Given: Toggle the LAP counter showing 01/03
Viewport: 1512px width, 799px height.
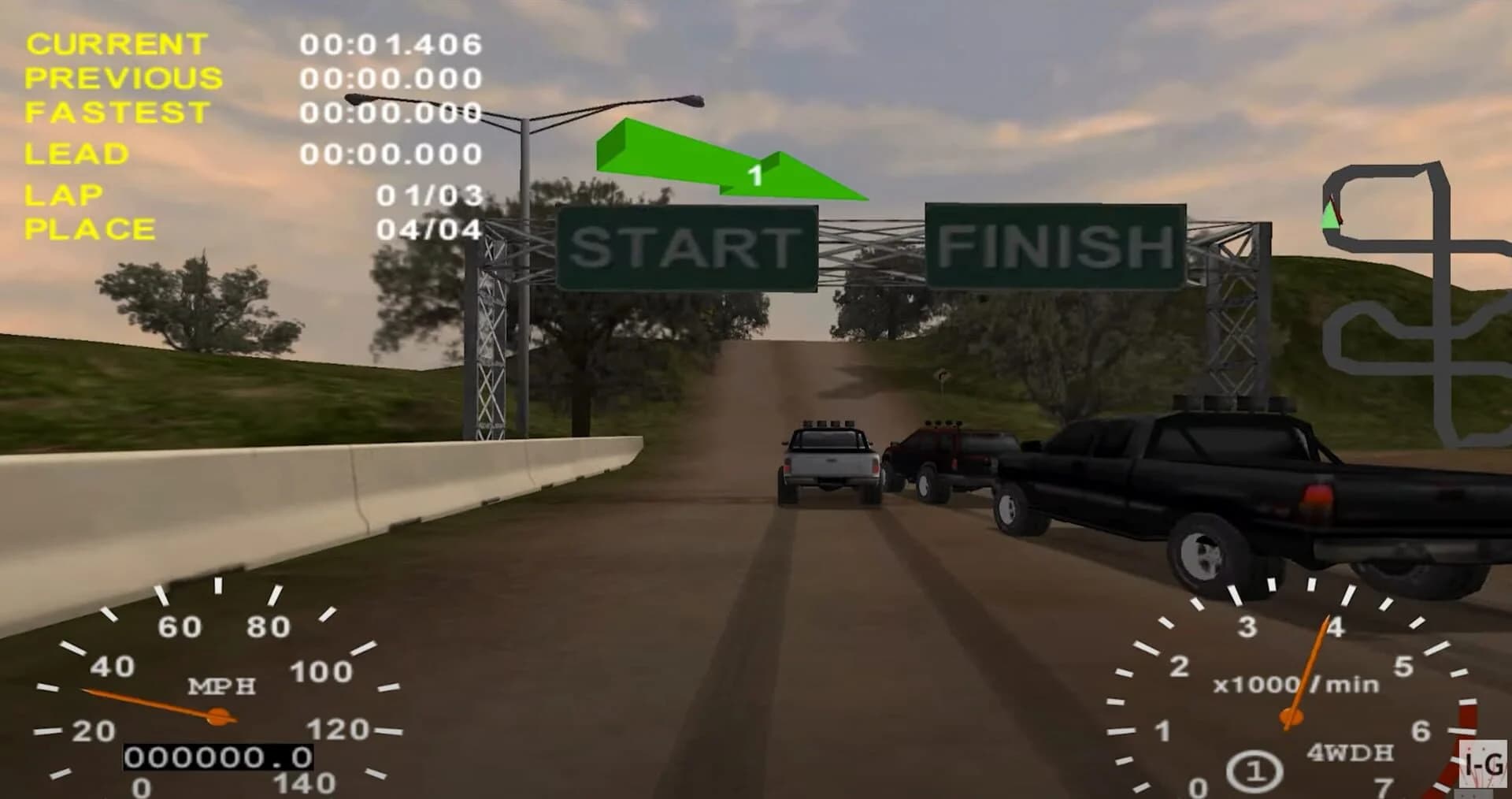Looking at the screenshot, I should pyautogui.click(x=428, y=193).
